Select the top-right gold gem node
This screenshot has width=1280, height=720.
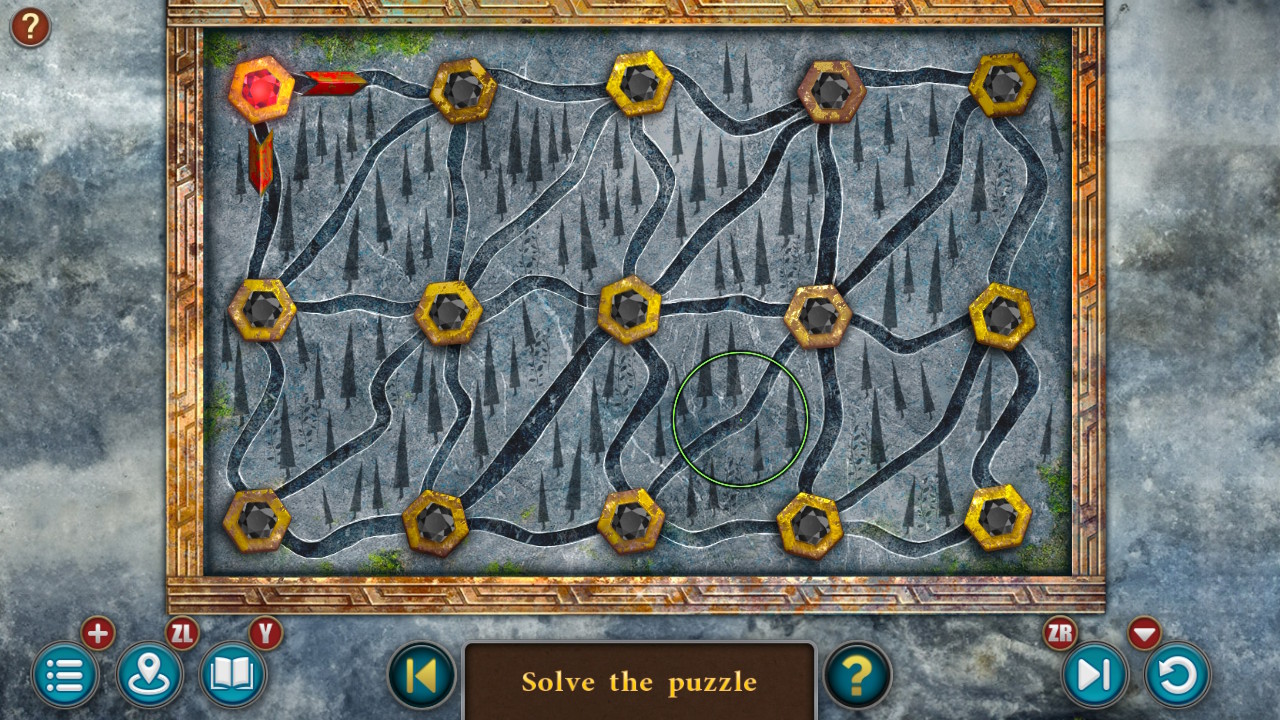pos(1004,87)
